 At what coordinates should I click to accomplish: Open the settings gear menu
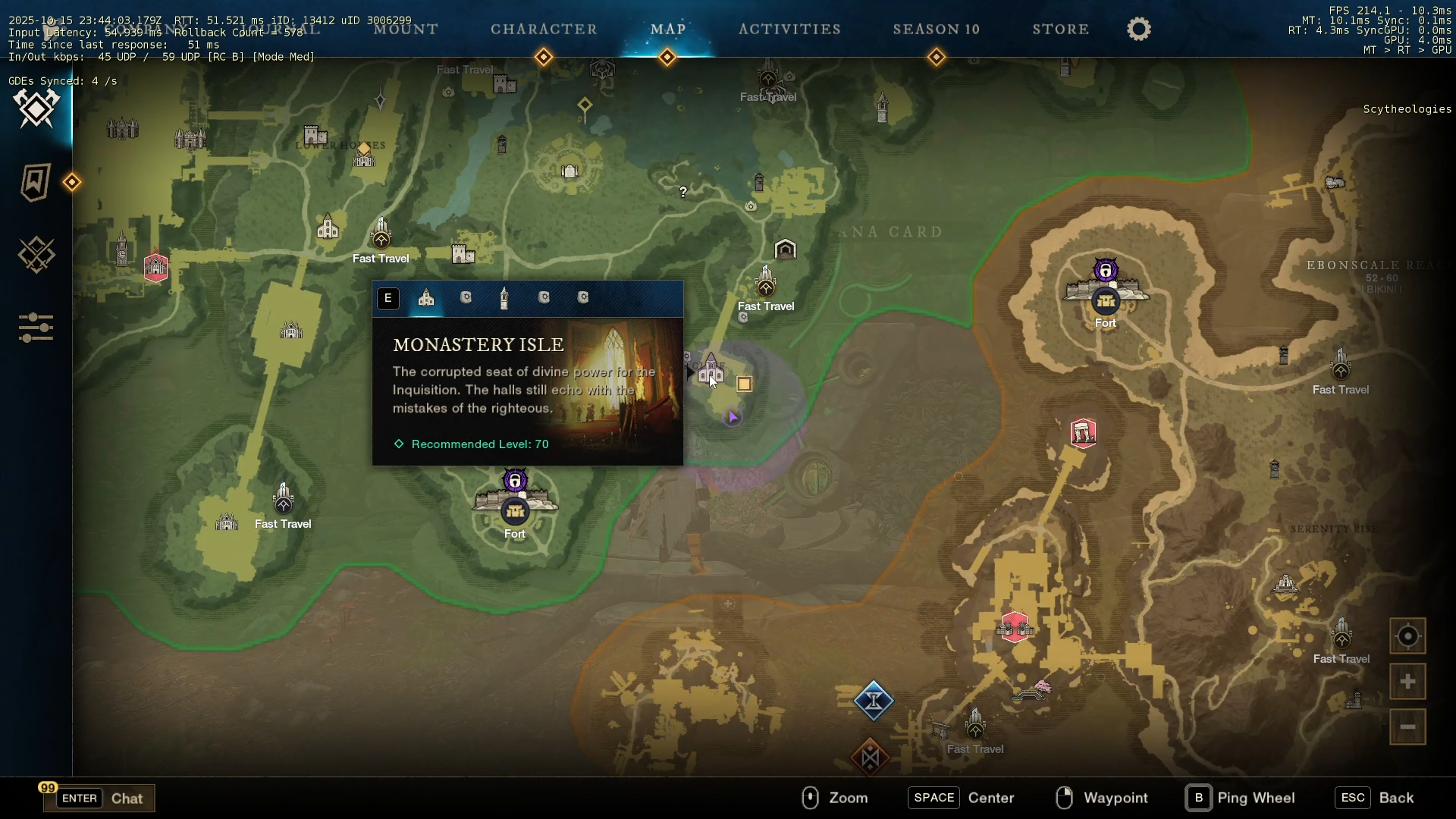coord(1138,30)
